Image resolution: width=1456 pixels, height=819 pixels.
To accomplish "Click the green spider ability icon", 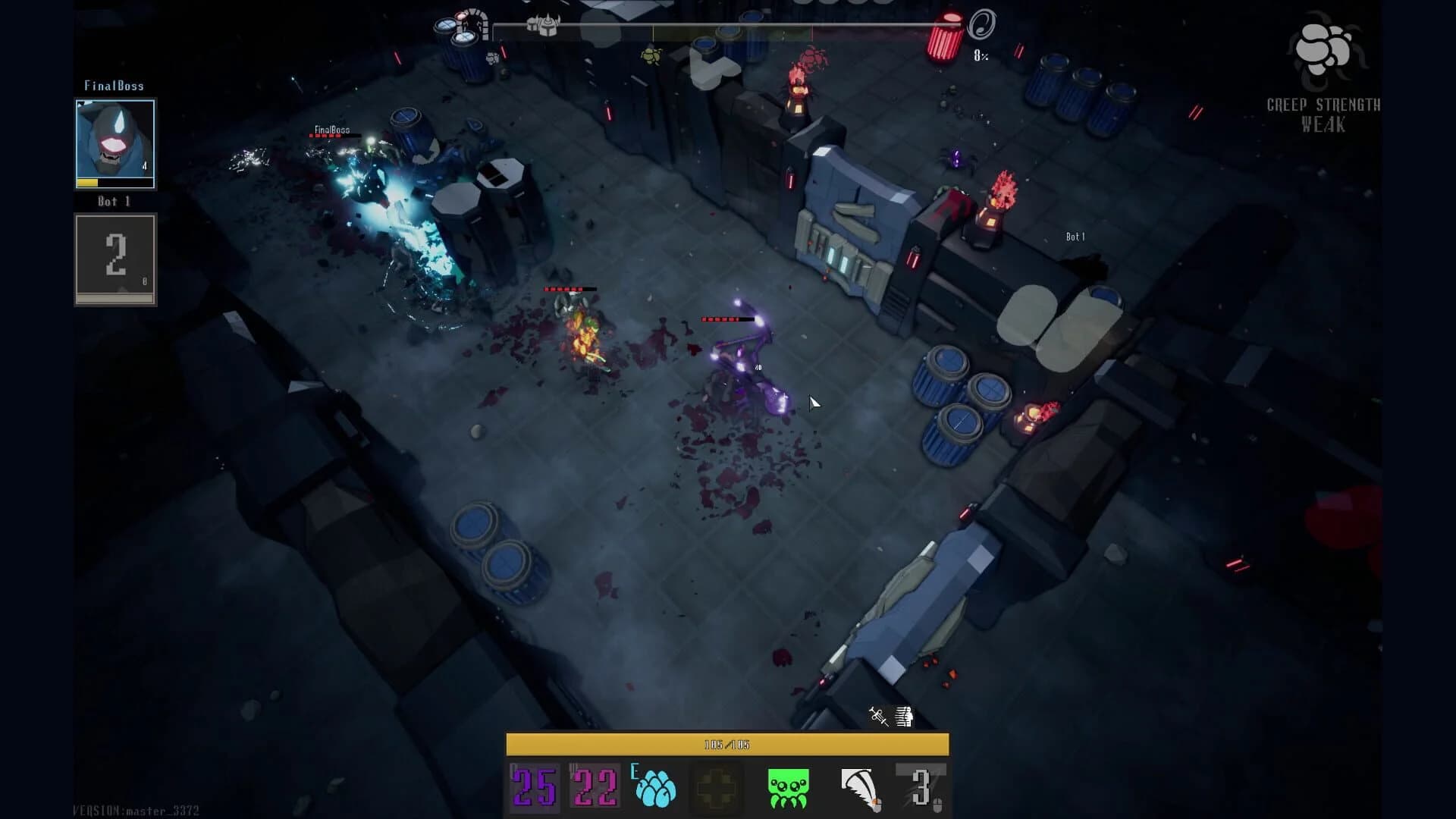I will pos(789,786).
